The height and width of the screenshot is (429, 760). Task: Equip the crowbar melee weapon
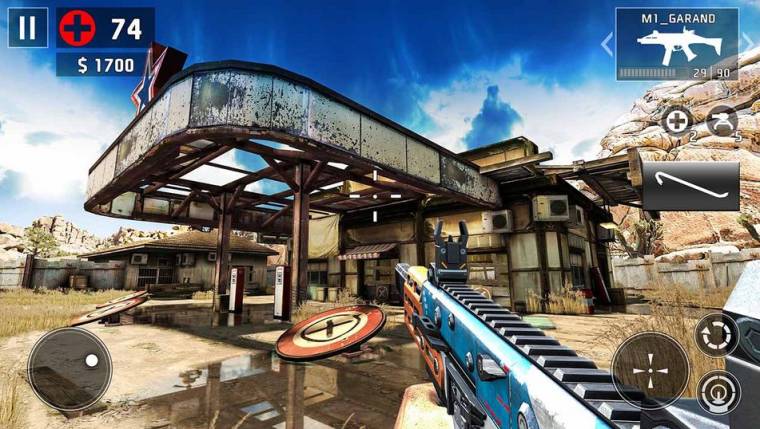pyautogui.click(x=690, y=186)
